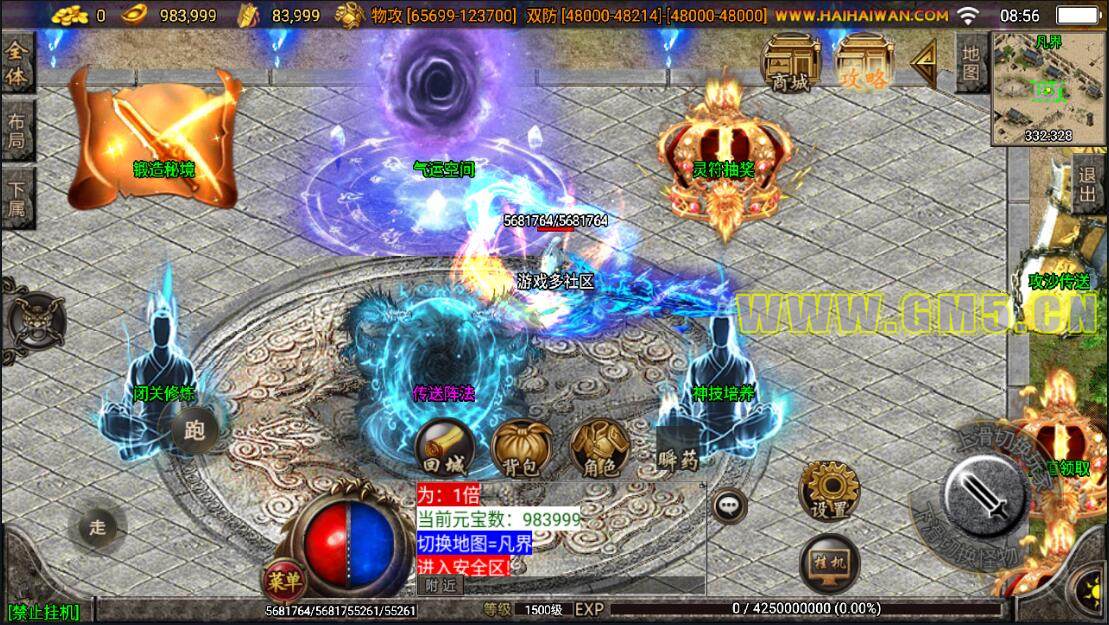
Task: Open the chat speech bubble
Action: coord(730,505)
